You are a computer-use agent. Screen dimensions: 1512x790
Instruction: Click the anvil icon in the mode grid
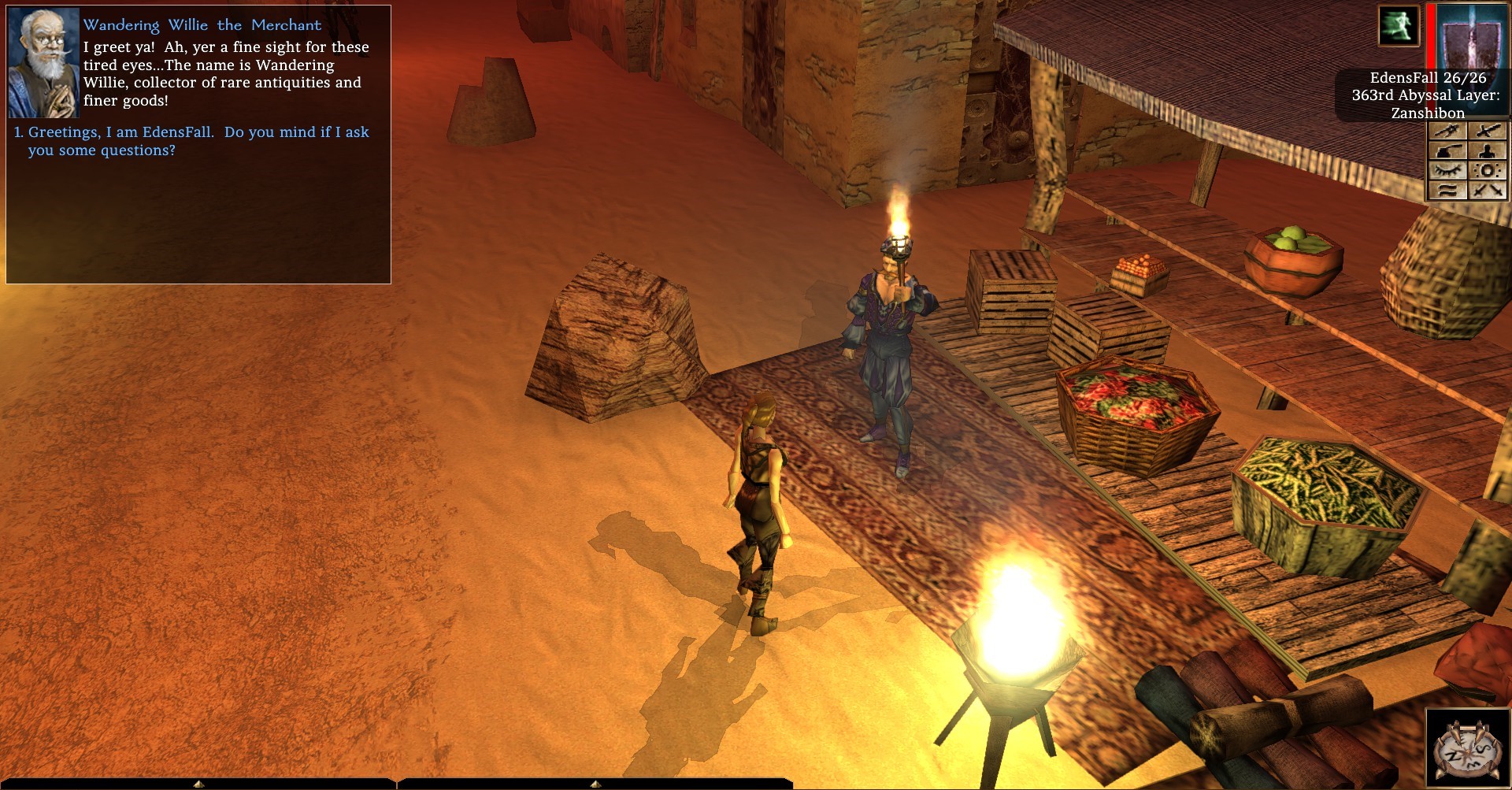click(x=1447, y=150)
